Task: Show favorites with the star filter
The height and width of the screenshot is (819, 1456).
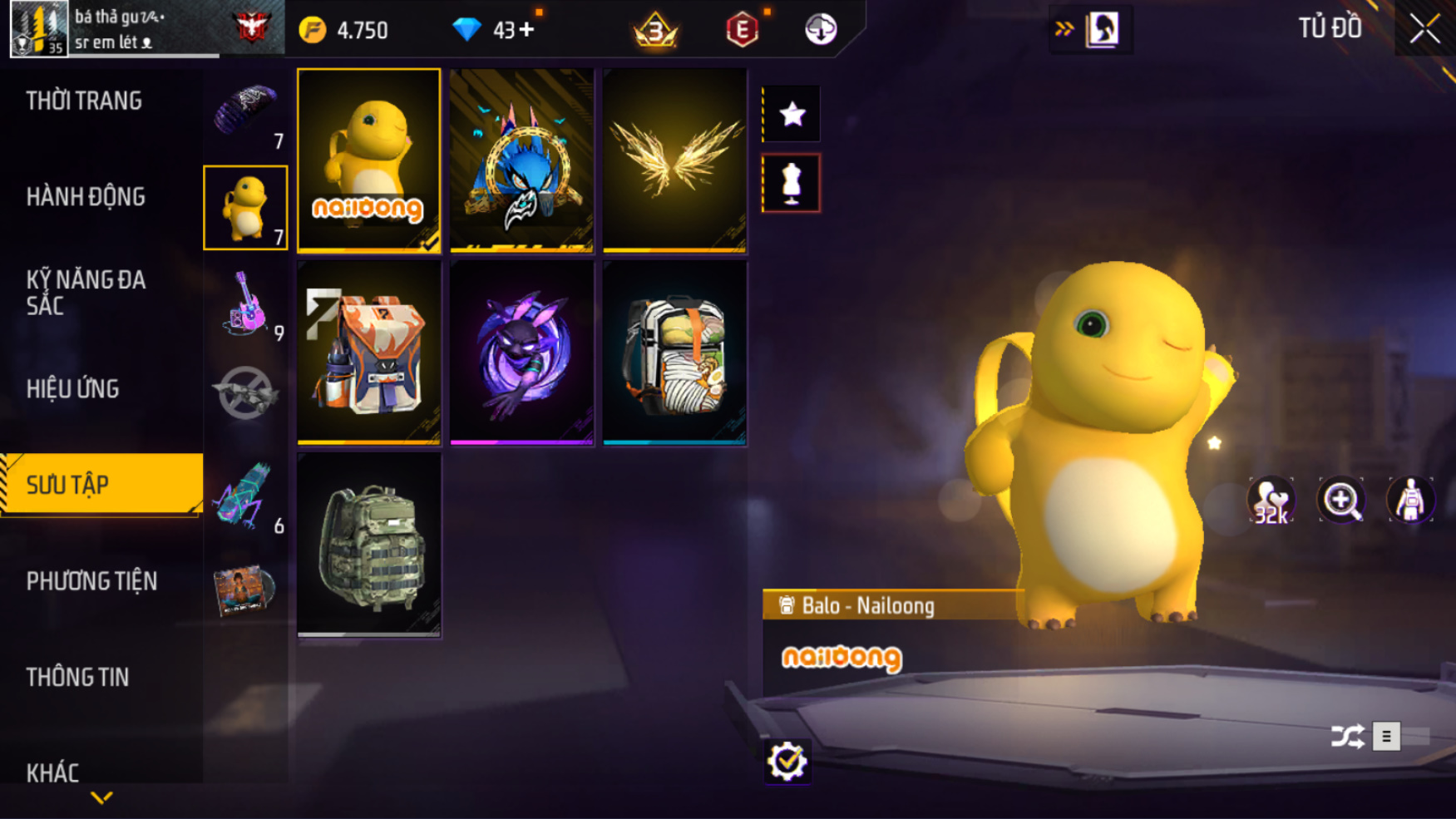Action: (792, 114)
